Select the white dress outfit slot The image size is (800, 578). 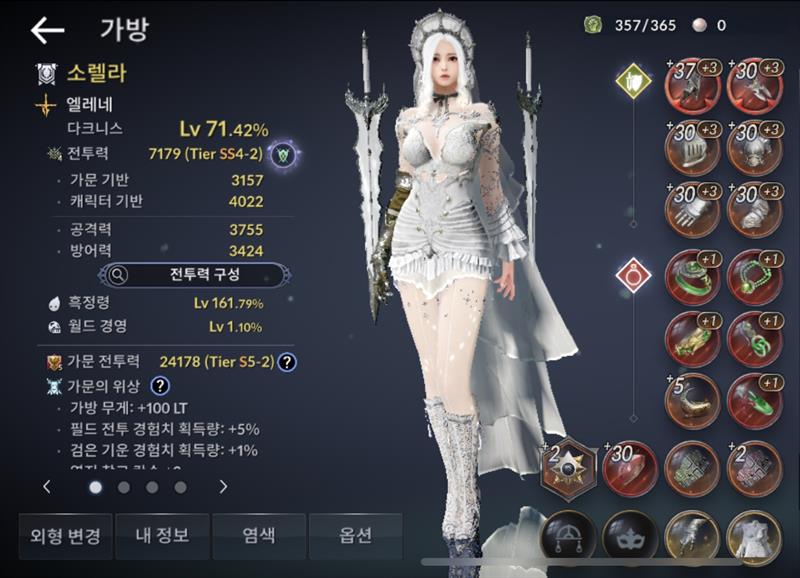pos(755,537)
